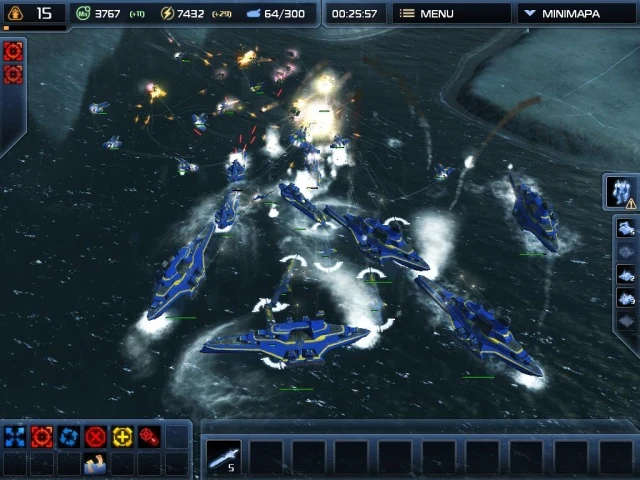This screenshot has height=480, width=640.
Task: Click the red X stop command
Action: [95, 436]
